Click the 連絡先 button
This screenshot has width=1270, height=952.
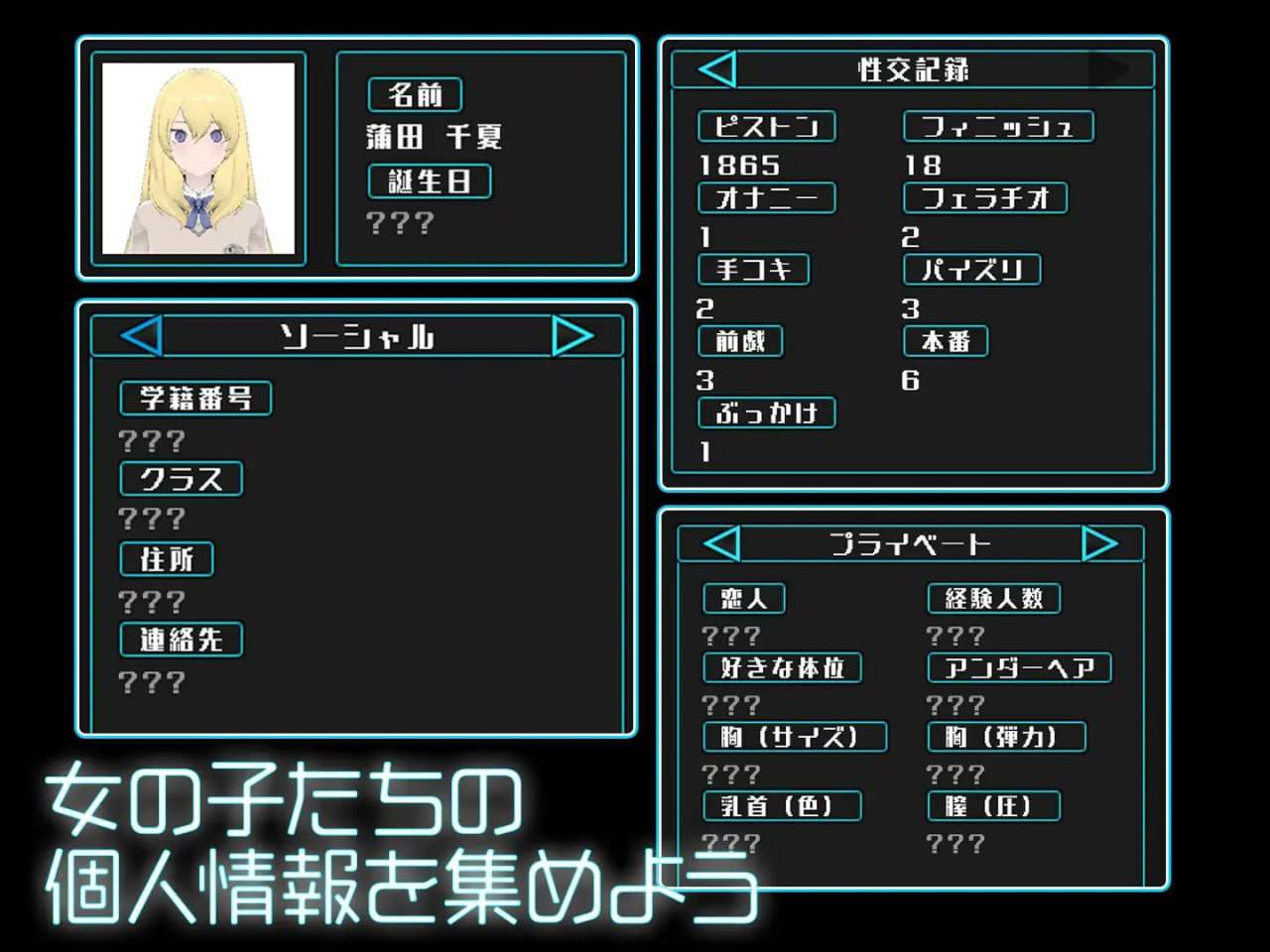[x=181, y=640]
